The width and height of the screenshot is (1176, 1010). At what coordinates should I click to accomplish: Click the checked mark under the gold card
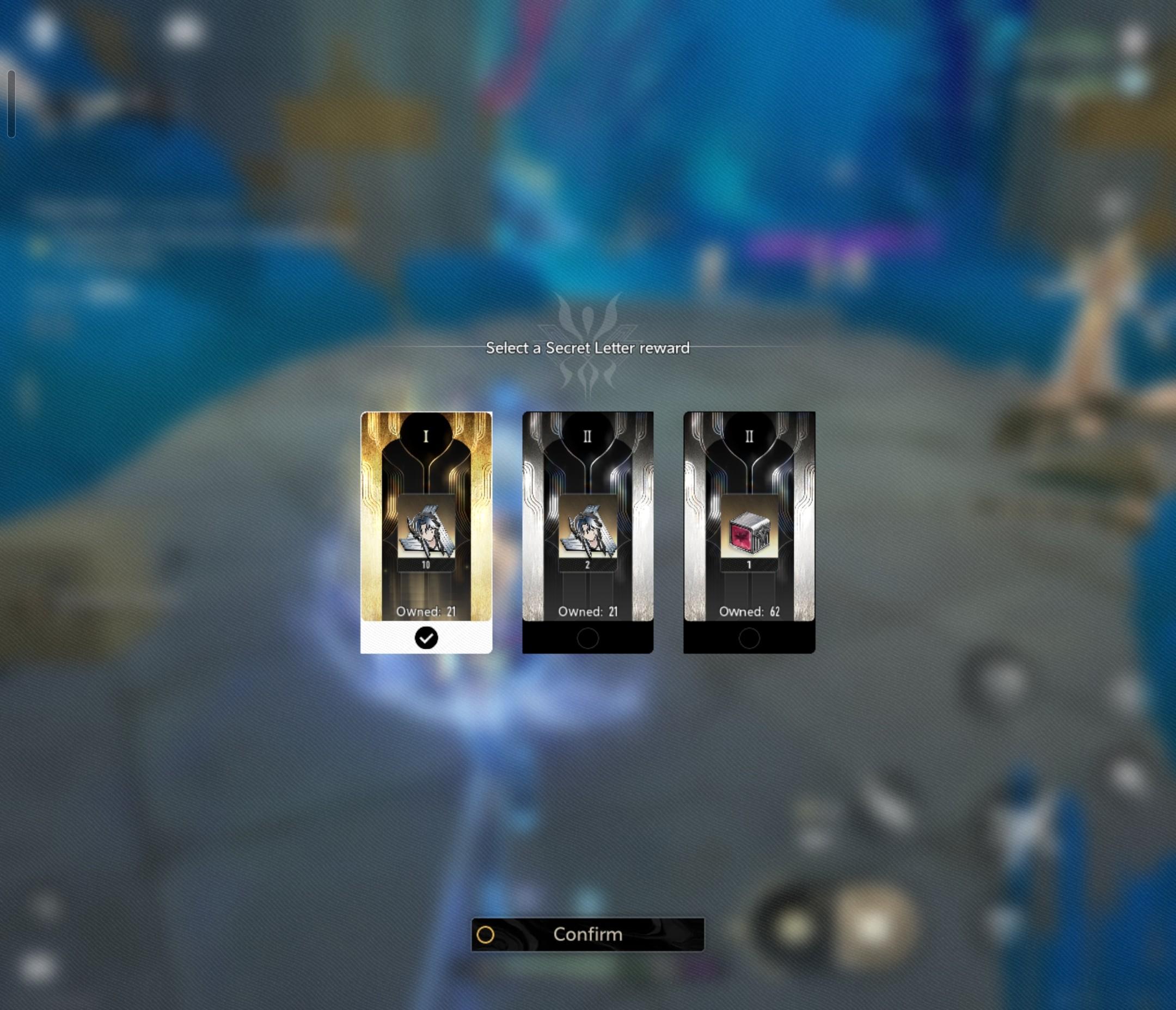tap(426, 638)
